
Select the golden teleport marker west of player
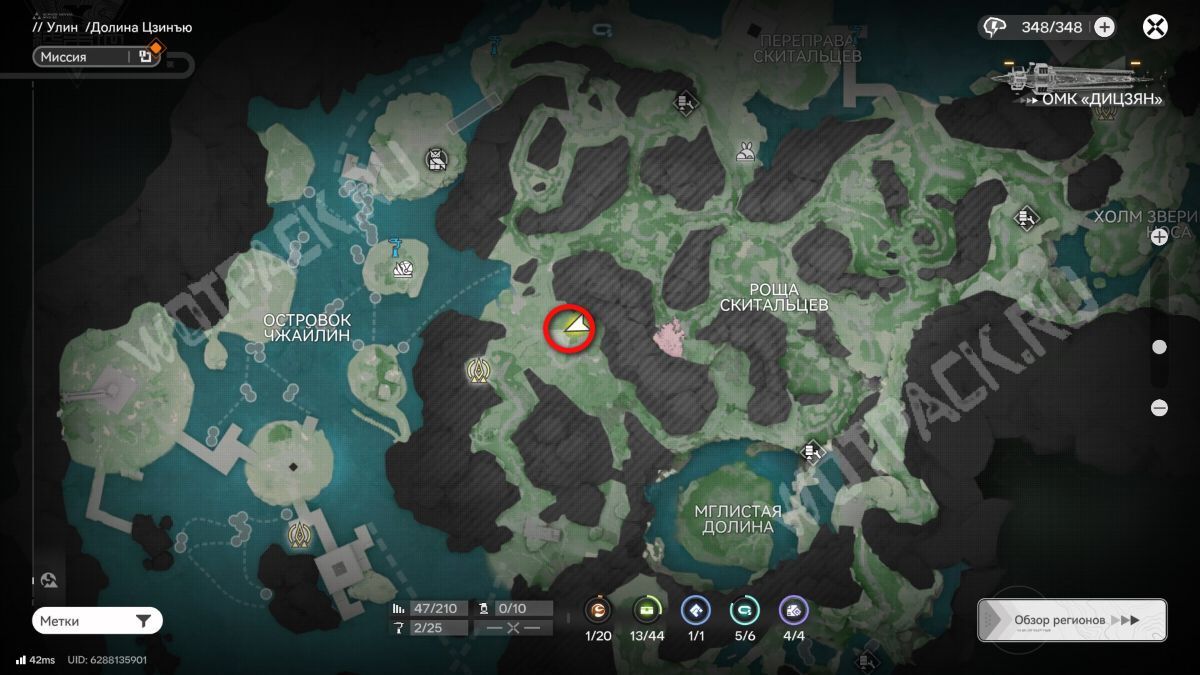click(x=478, y=372)
